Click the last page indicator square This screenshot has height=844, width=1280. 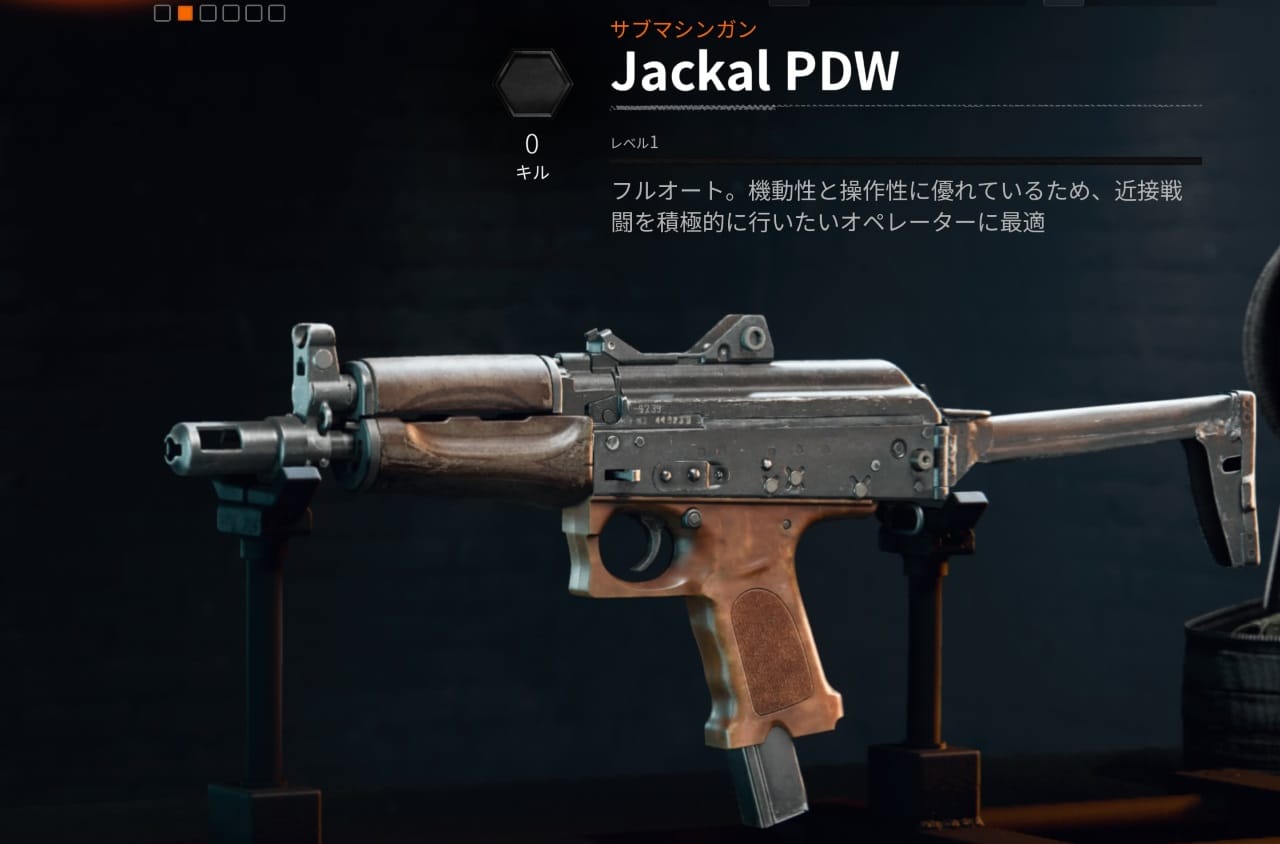tap(275, 13)
